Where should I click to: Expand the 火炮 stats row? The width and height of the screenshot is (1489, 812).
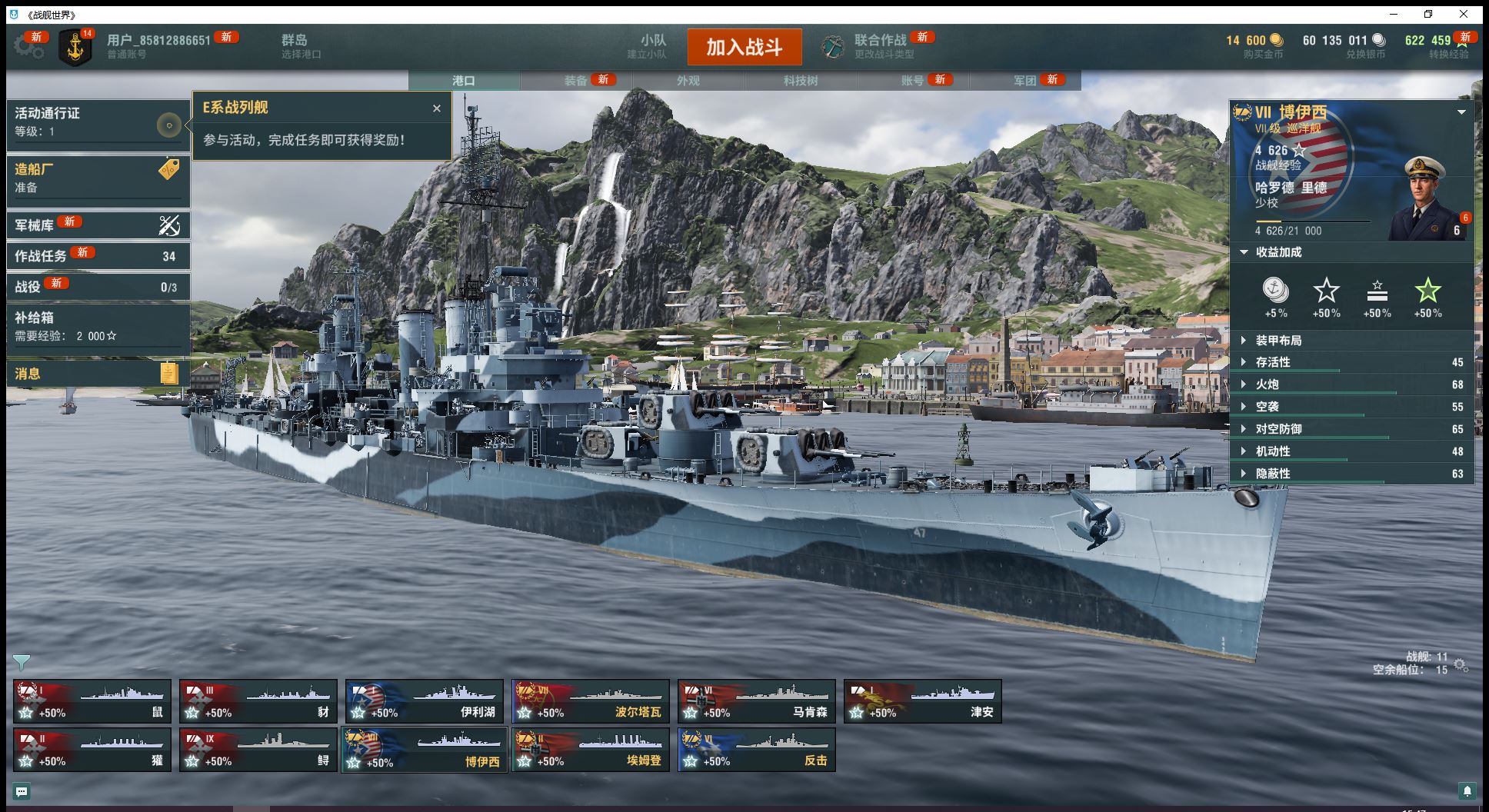pos(1267,384)
